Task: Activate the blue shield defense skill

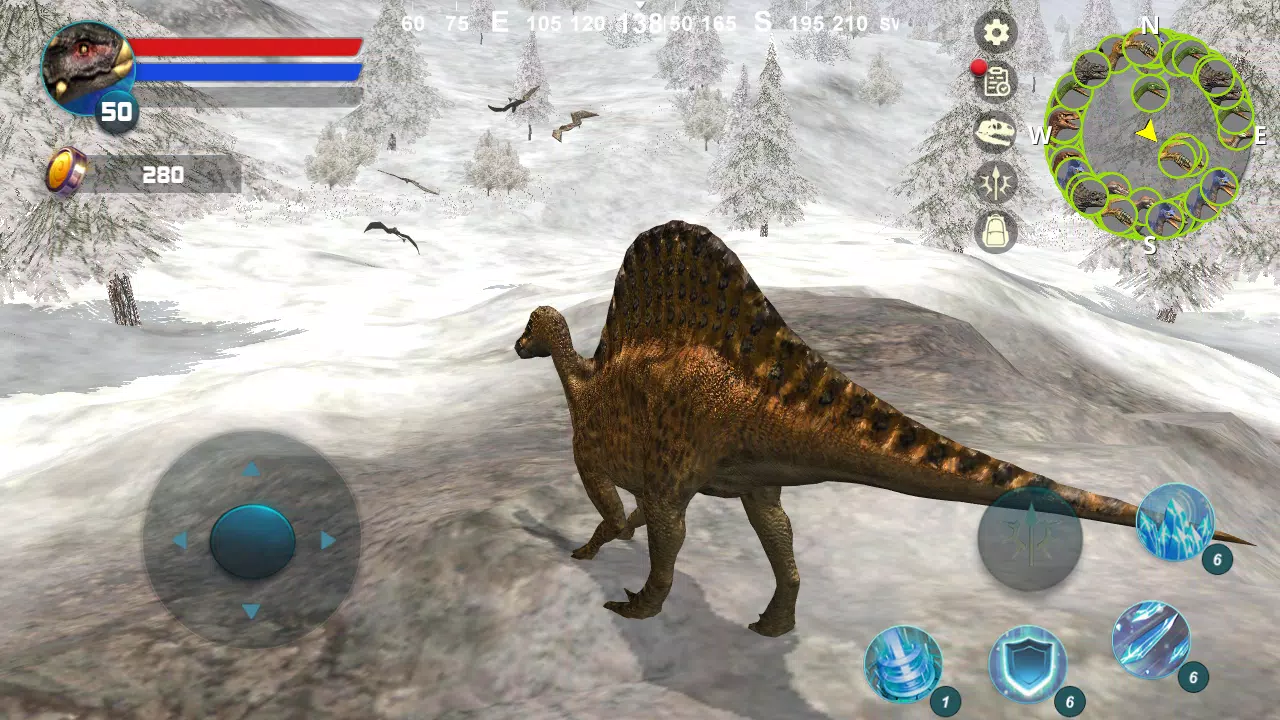Action: point(1030,665)
